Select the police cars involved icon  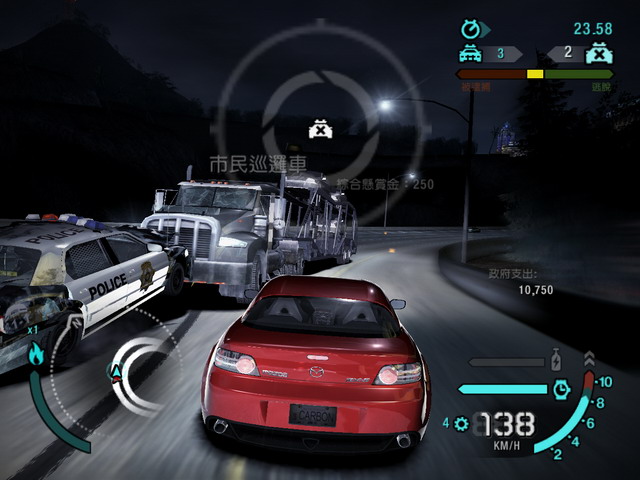470,54
